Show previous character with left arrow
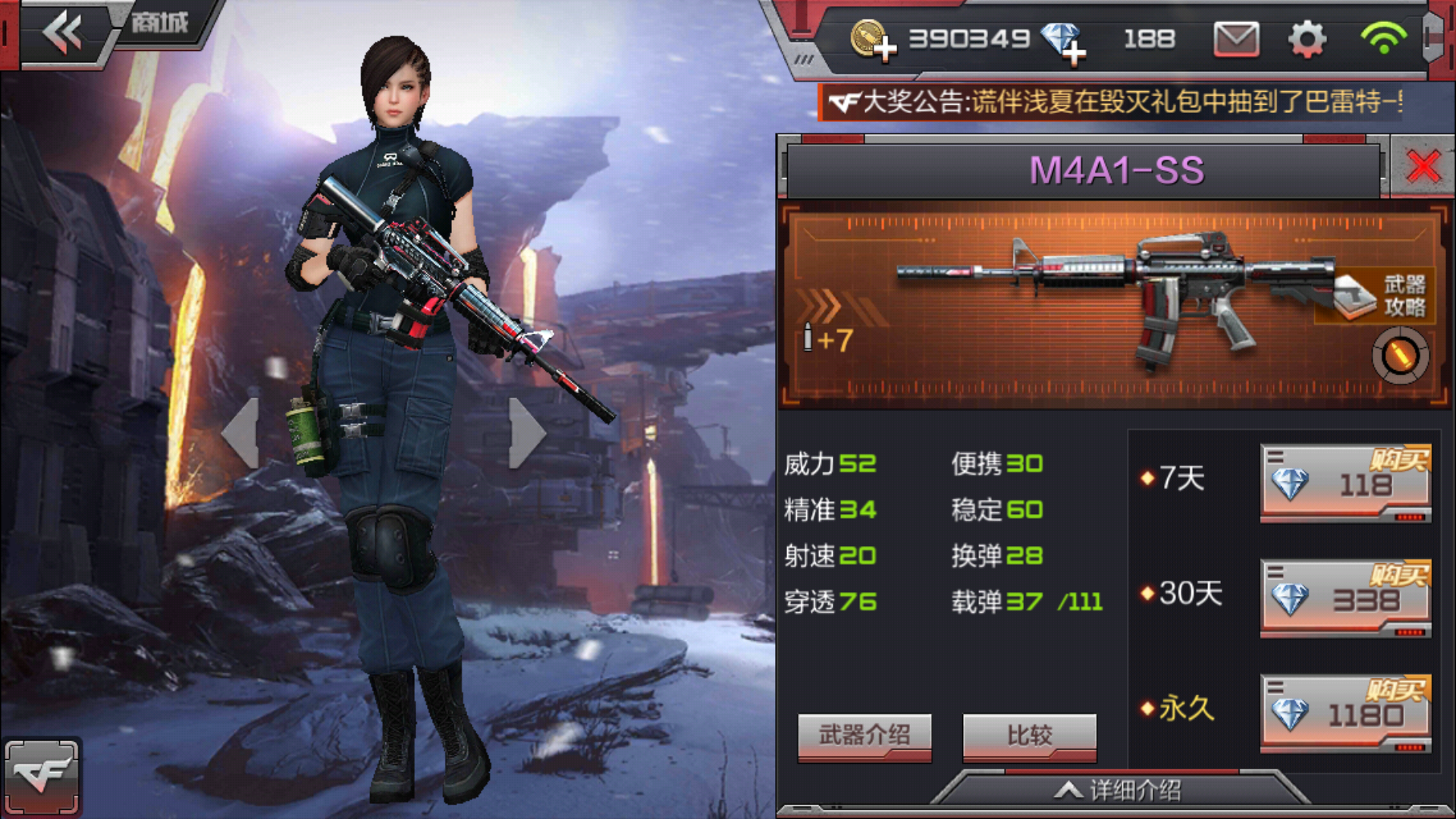The image size is (1456, 819). [241, 432]
